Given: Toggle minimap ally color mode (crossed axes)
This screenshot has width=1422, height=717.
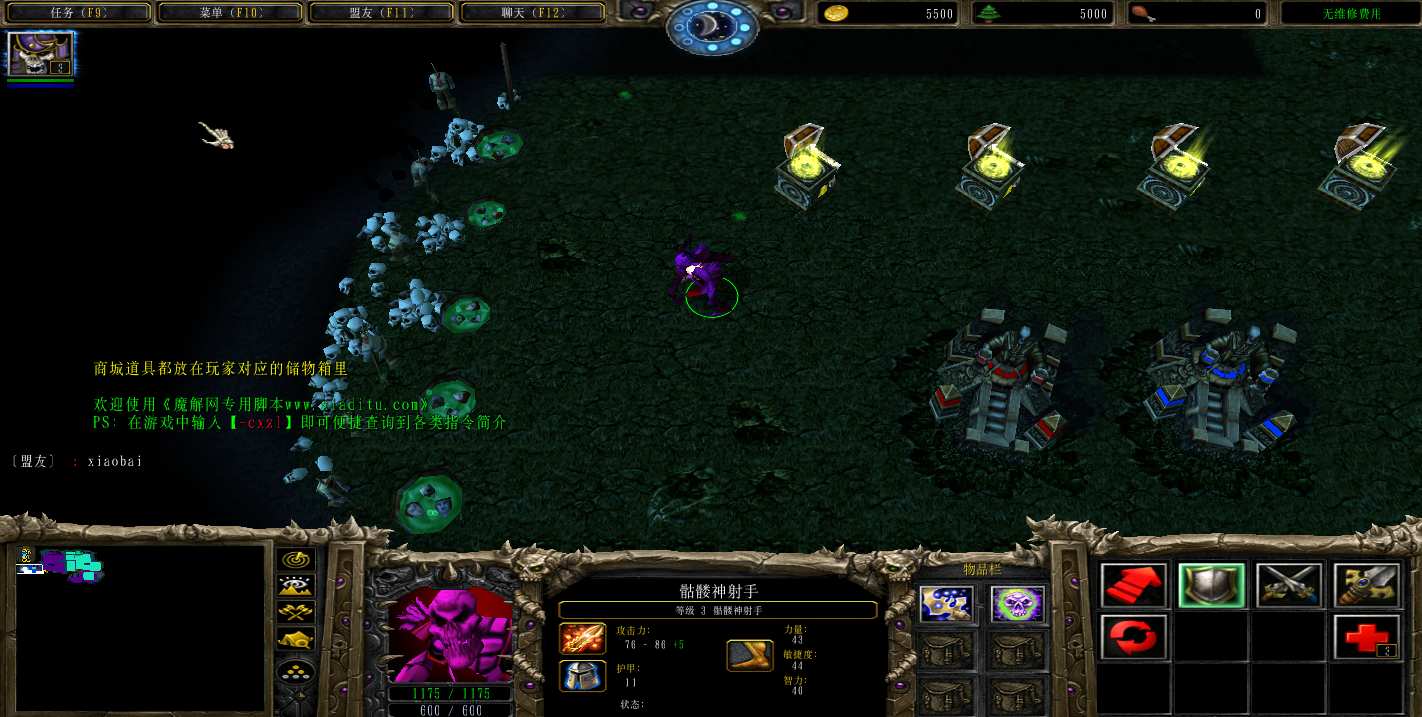Looking at the screenshot, I should (296, 612).
